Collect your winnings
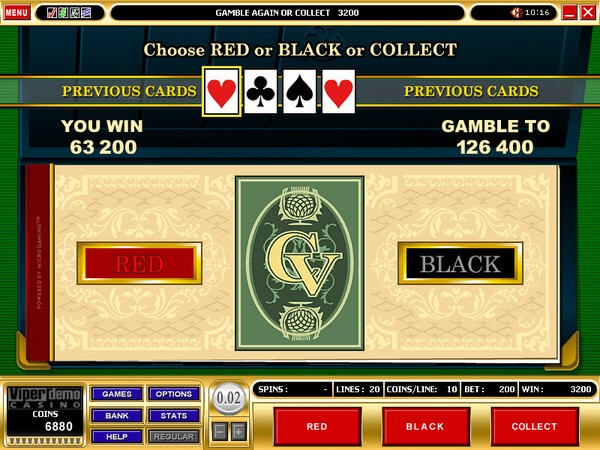 tap(534, 426)
